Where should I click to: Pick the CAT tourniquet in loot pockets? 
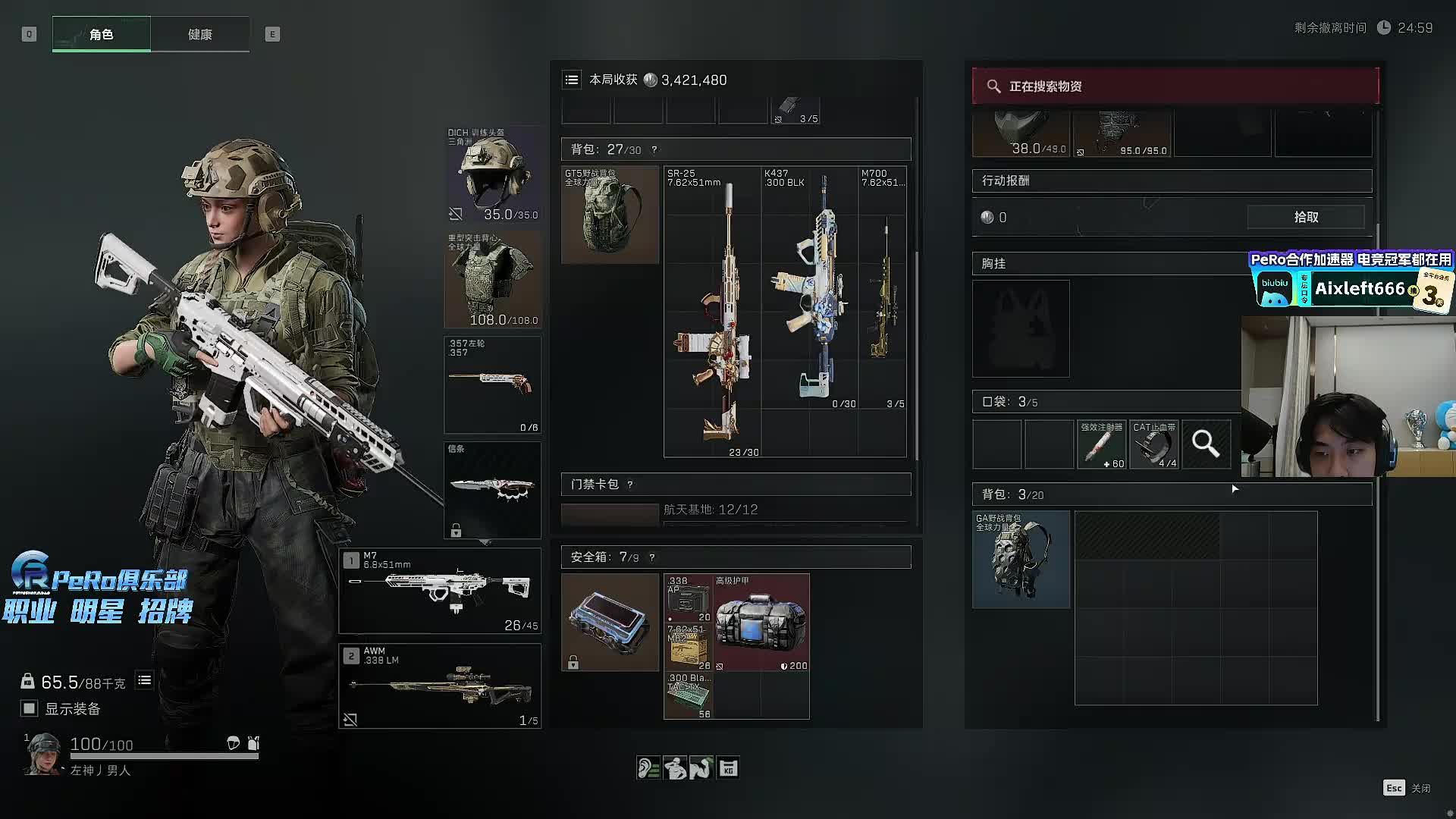[1154, 444]
